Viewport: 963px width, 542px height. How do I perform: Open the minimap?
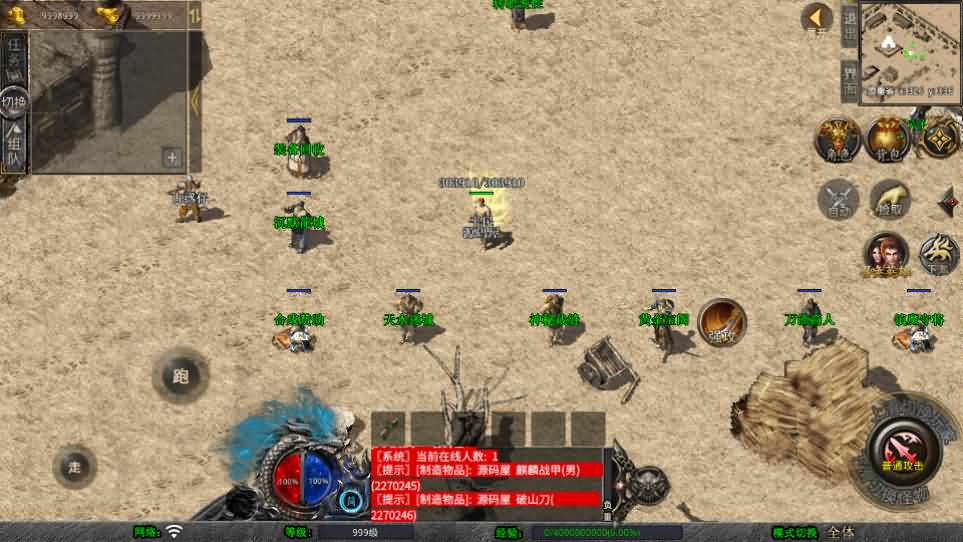[909, 48]
